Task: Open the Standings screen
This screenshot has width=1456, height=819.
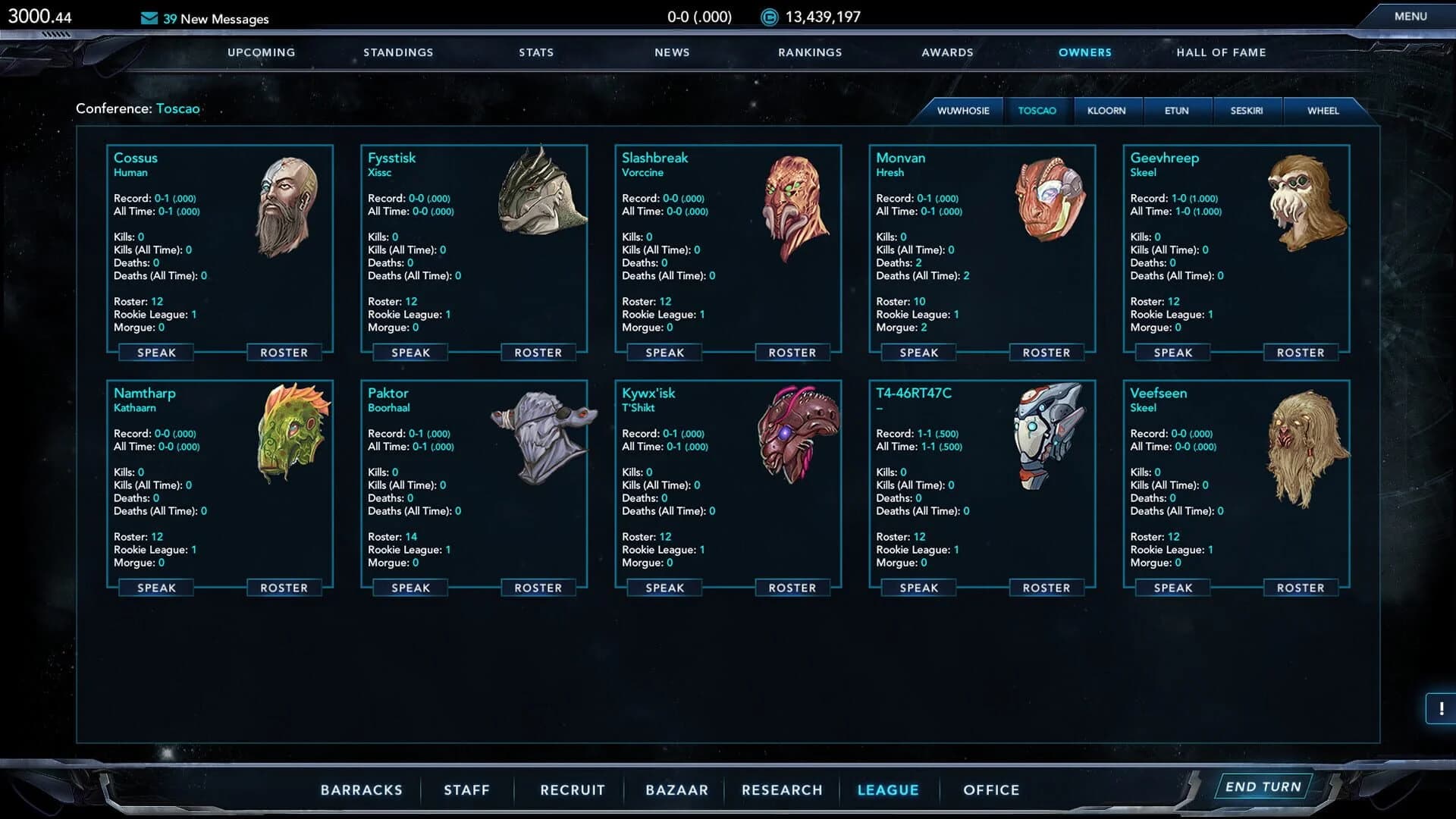Action: pos(398,52)
